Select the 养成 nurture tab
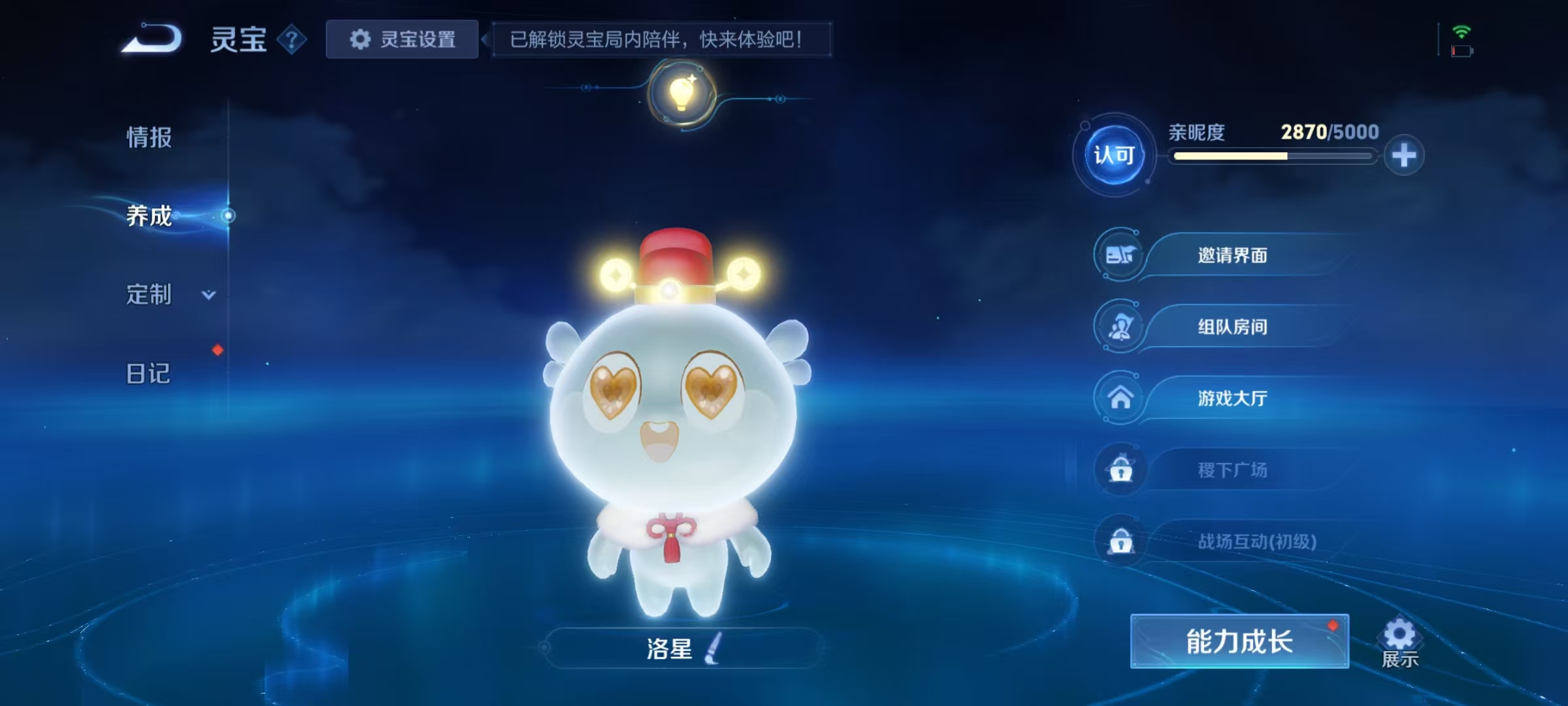The height and width of the screenshot is (706, 1568). (148, 217)
